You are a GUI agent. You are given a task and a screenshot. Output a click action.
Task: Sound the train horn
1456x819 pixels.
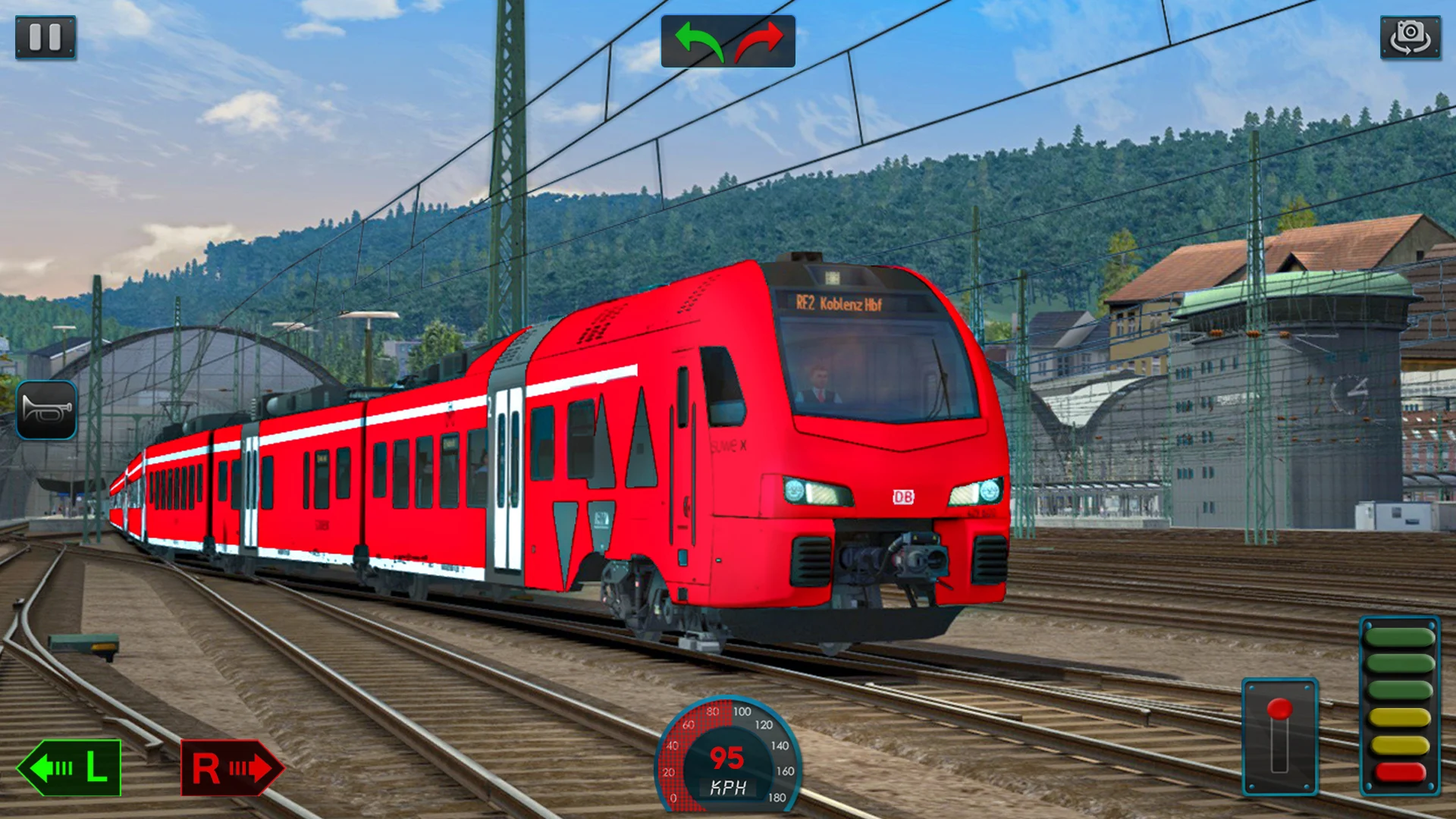point(46,410)
